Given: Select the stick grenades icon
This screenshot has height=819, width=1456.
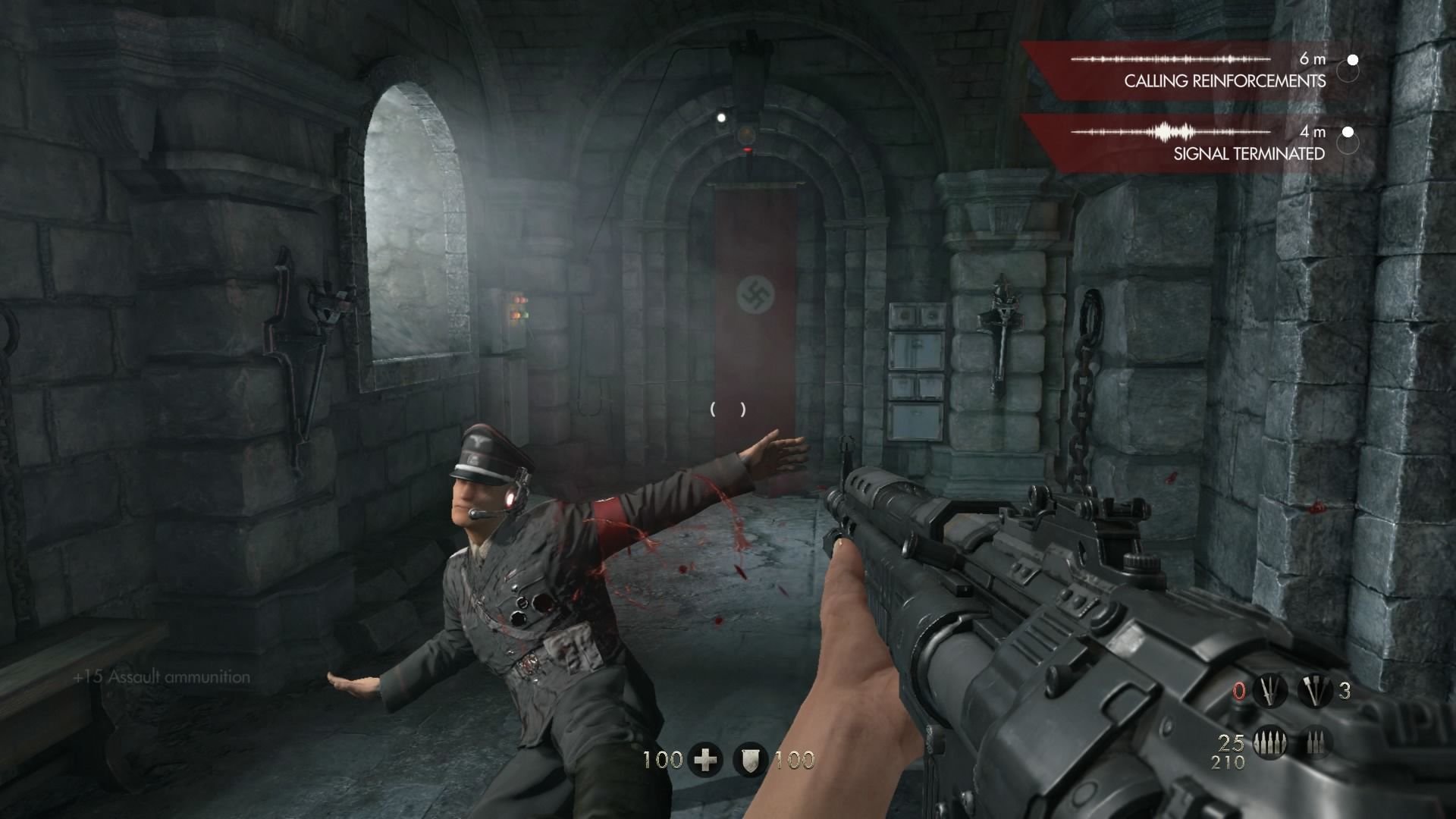Looking at the screenshot, I should click(x=1315, y=691).
